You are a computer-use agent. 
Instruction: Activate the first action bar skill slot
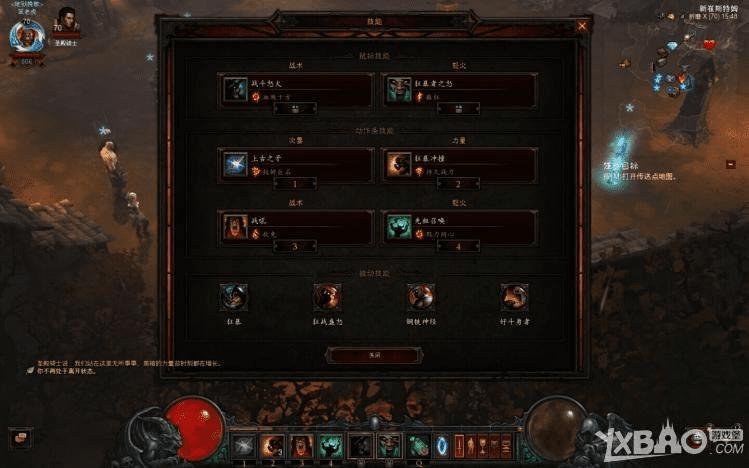pos(245,445)
